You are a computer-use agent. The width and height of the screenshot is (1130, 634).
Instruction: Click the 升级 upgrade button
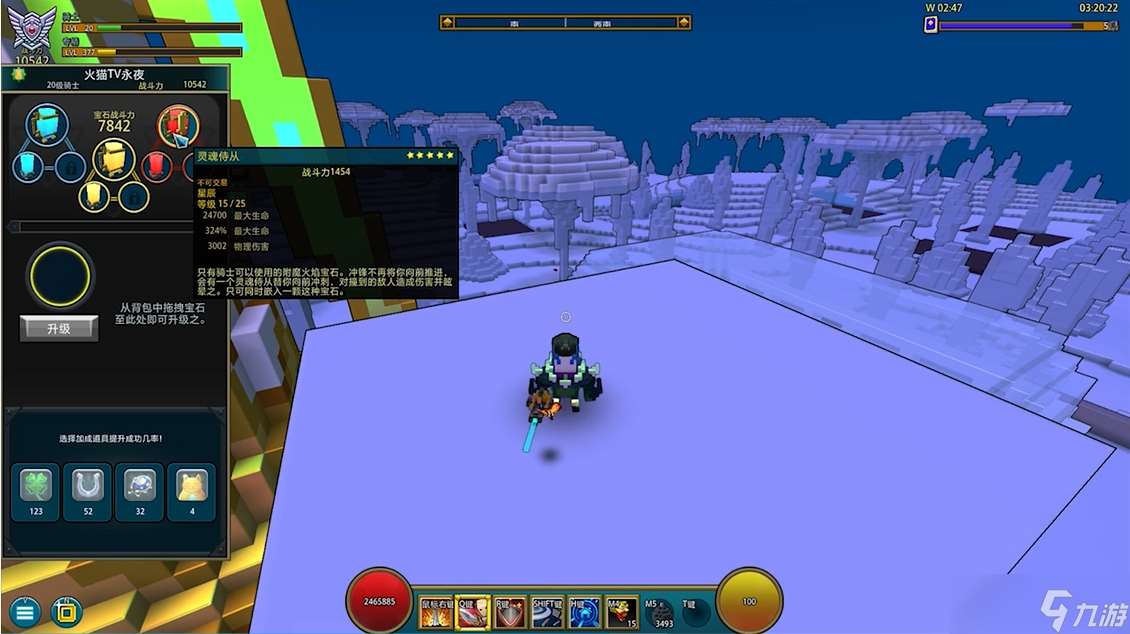(59, 328)
